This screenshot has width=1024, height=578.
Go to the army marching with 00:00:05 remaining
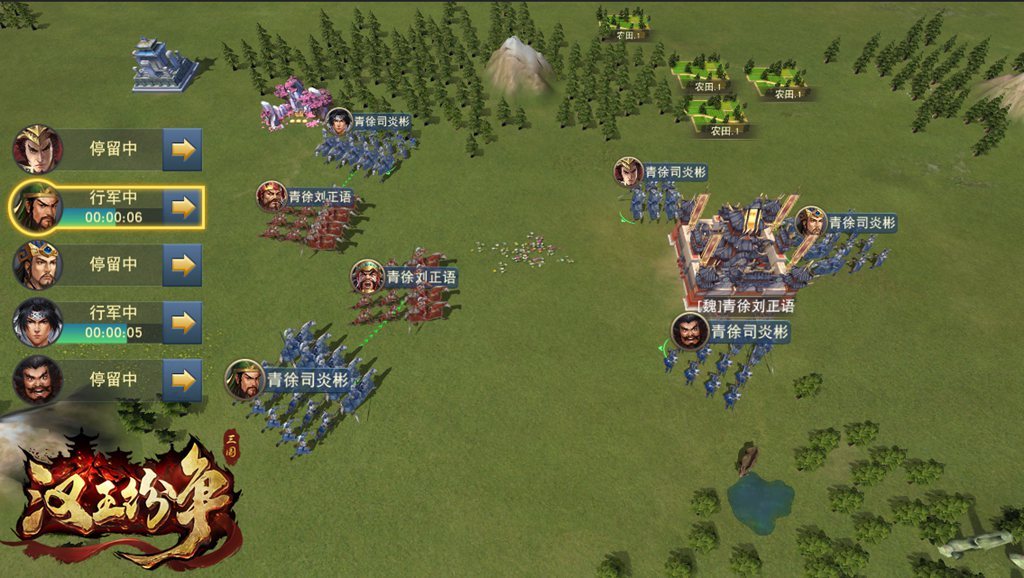(x=182, y=323)
